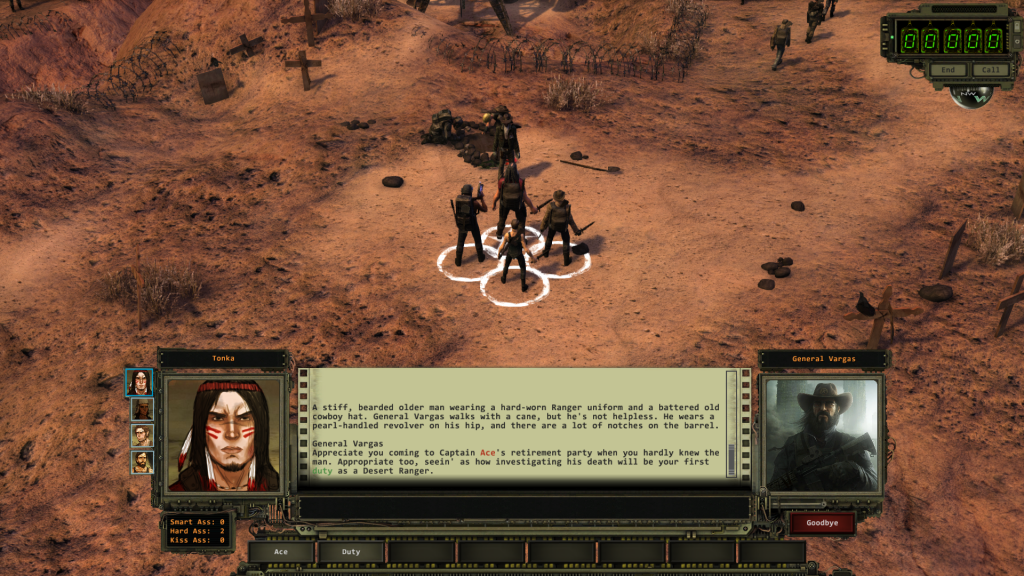Viewport: 1024px width, 576px height.
Task: Click General Vargas's large portrait
Action: coord(822,434)
